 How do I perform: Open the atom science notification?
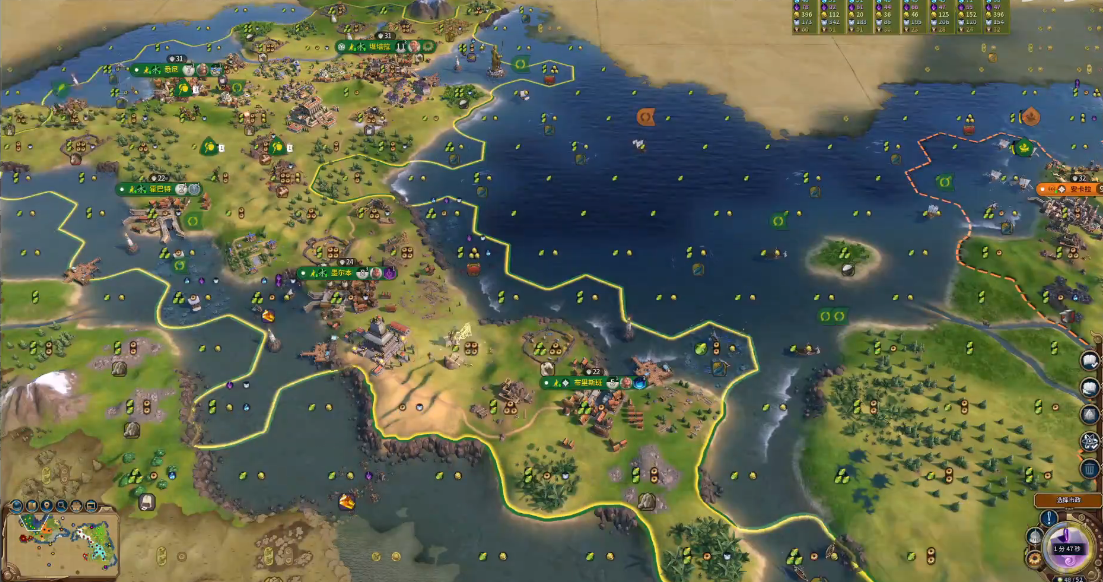tap(1090, 441)
